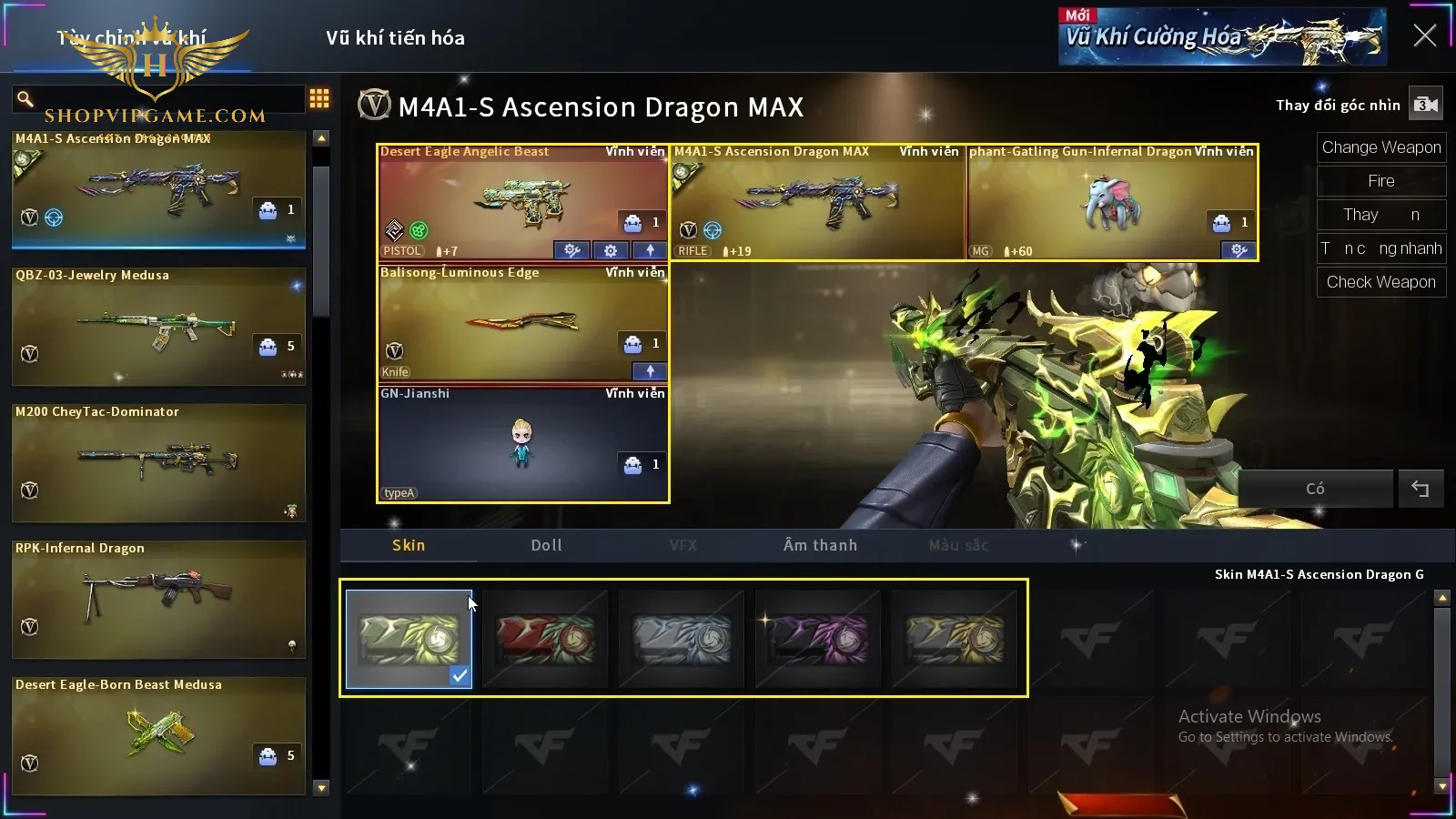Screen dimensions: 1456x819
Task: Open the Gatling Gun-Infernal Dragon MG slot
Action: [1112, 202]
